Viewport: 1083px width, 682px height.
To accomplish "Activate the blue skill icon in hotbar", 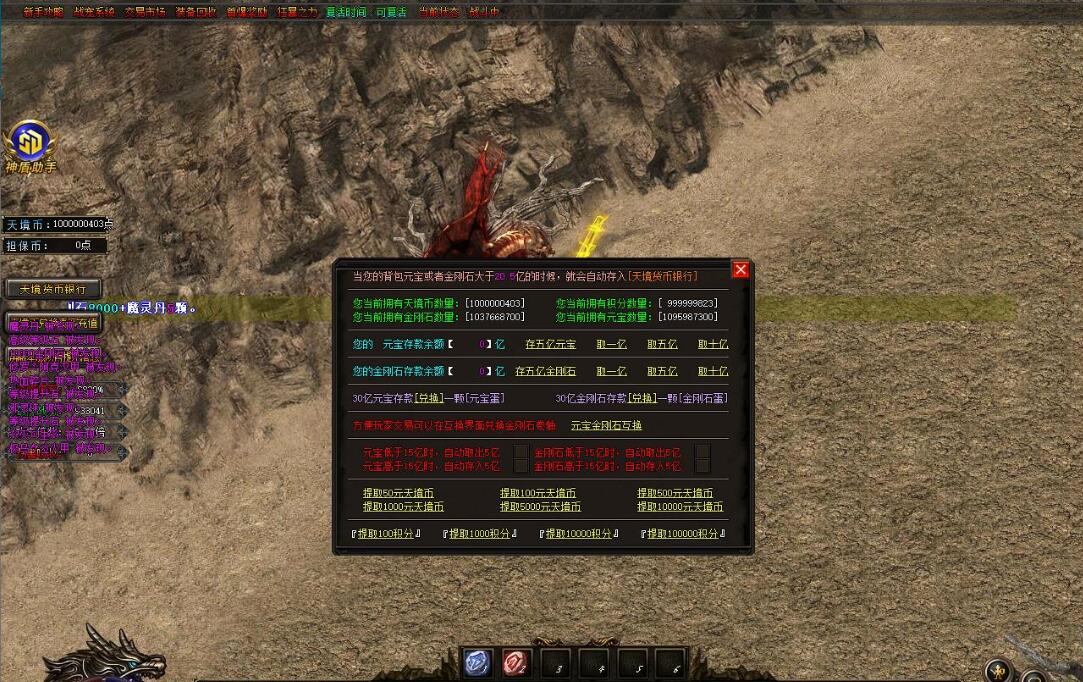I will 477,663.
